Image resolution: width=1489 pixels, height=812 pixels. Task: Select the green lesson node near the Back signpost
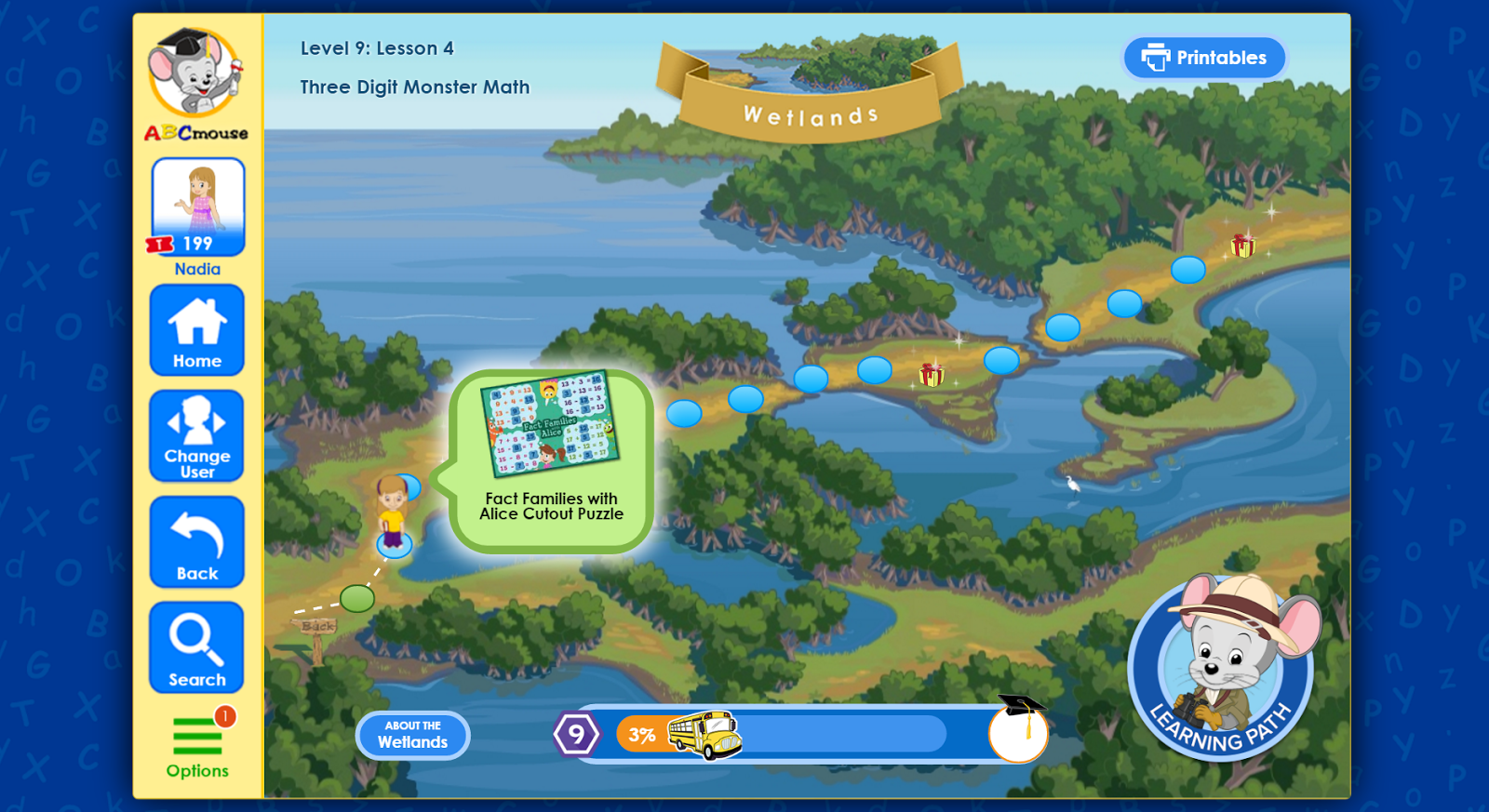coord(356,599)
